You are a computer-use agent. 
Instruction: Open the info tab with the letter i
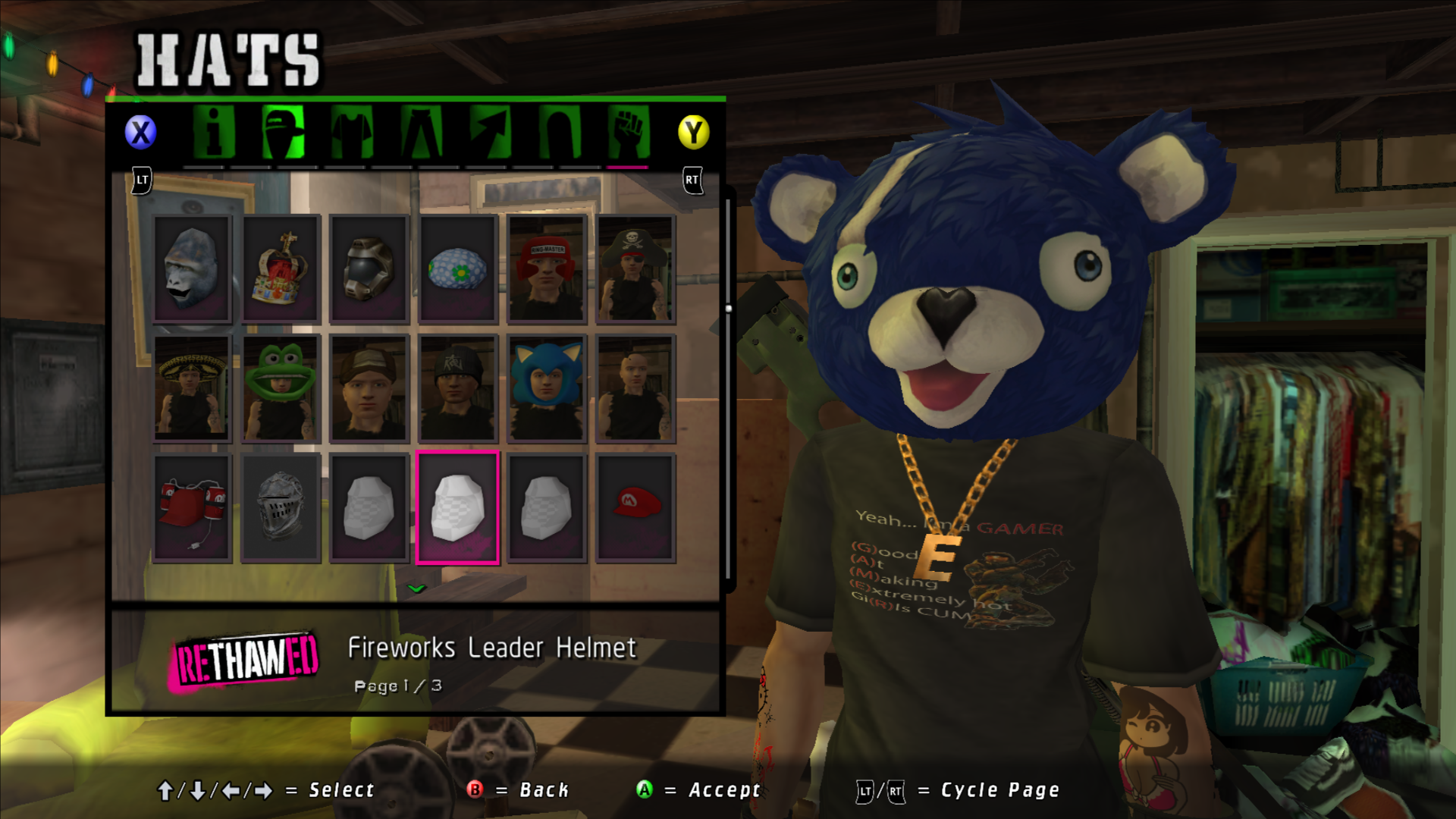point(214,132)
